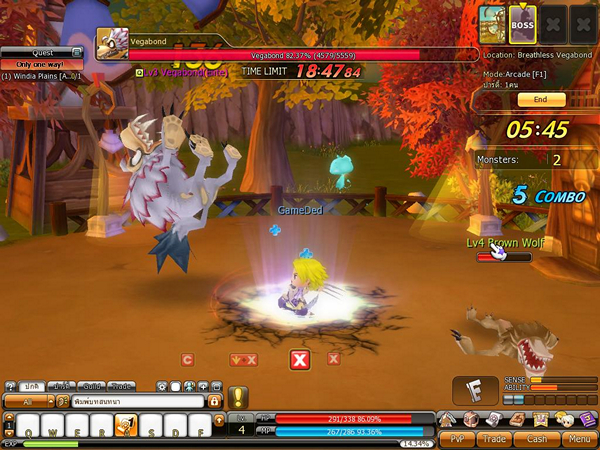The height and width of the screenshot is (450, 600).
Task: Collapse the Quest tracker panel
Action: (x=76, y=52)
